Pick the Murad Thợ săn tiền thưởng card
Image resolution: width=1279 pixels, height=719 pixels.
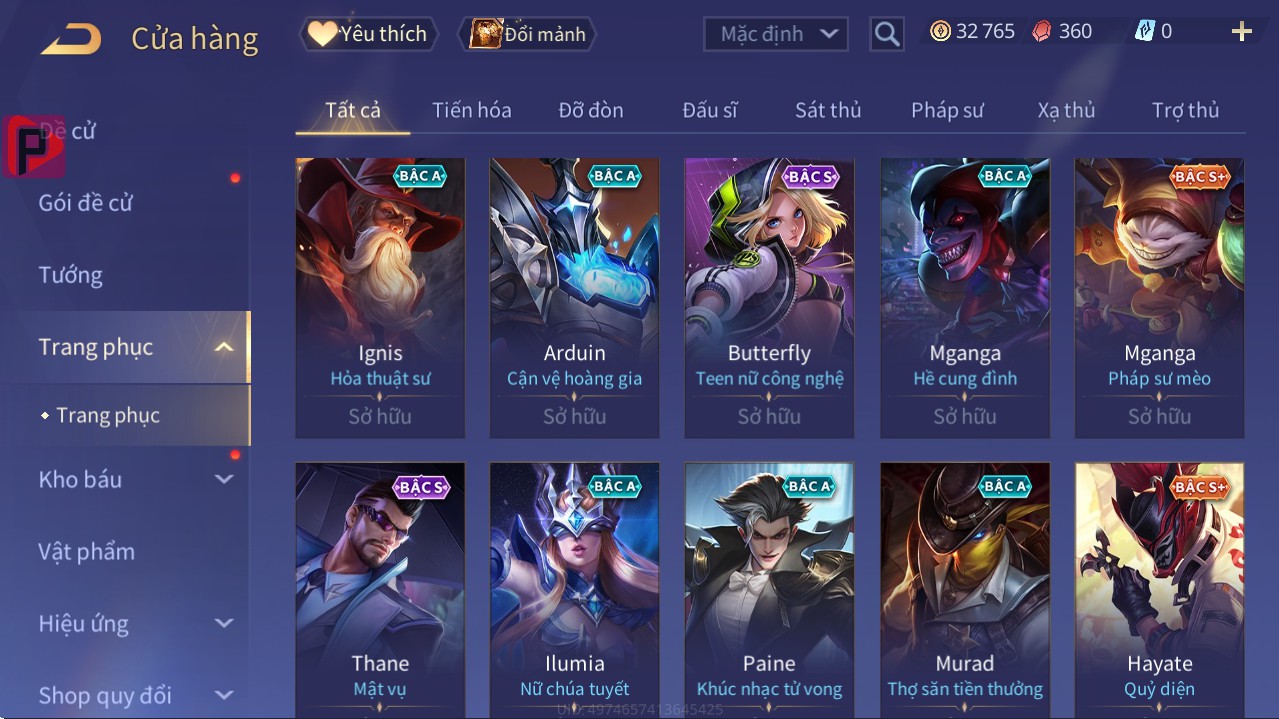point(964,590)
